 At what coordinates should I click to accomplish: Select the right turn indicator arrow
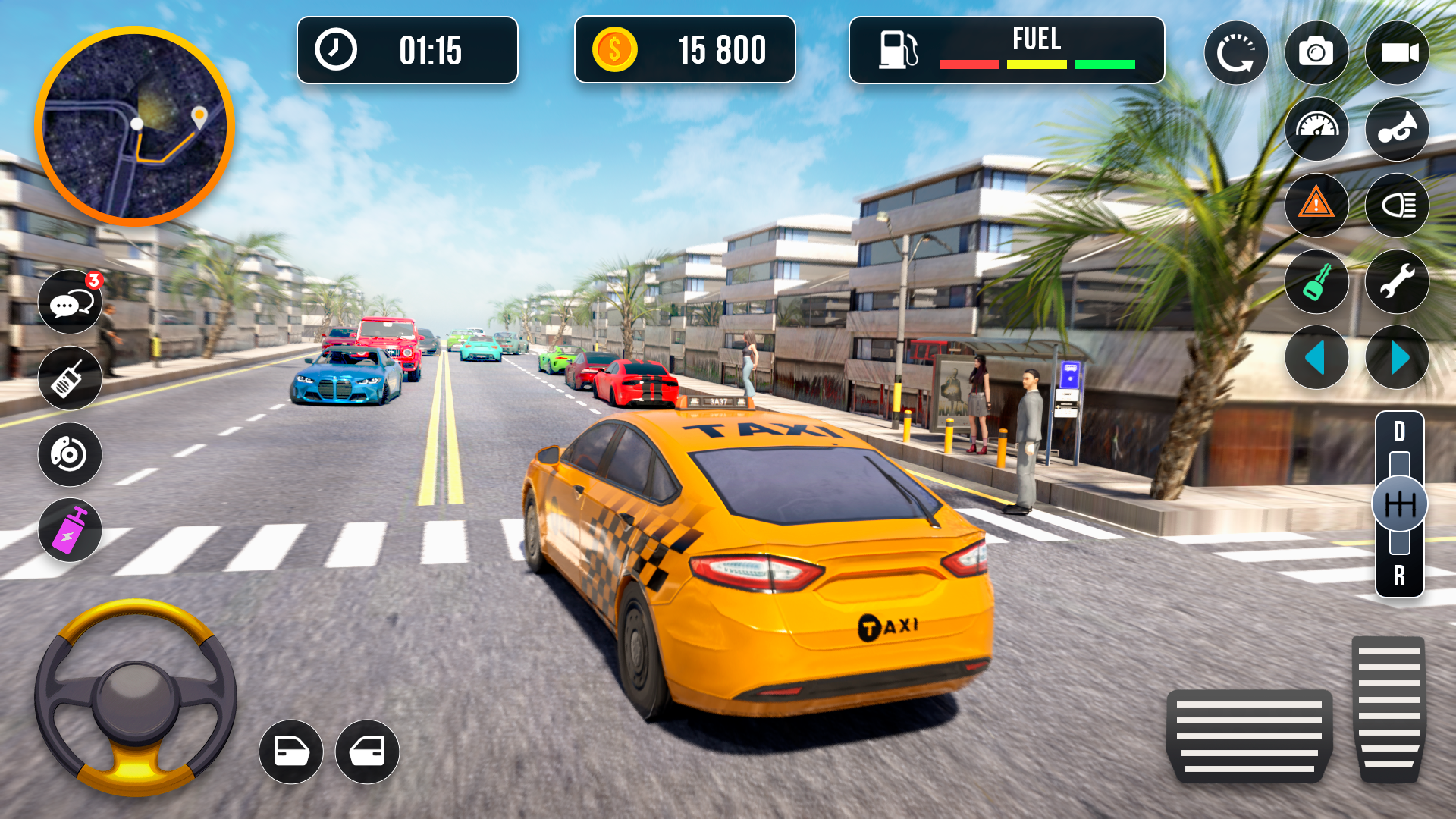[1398, 358]
